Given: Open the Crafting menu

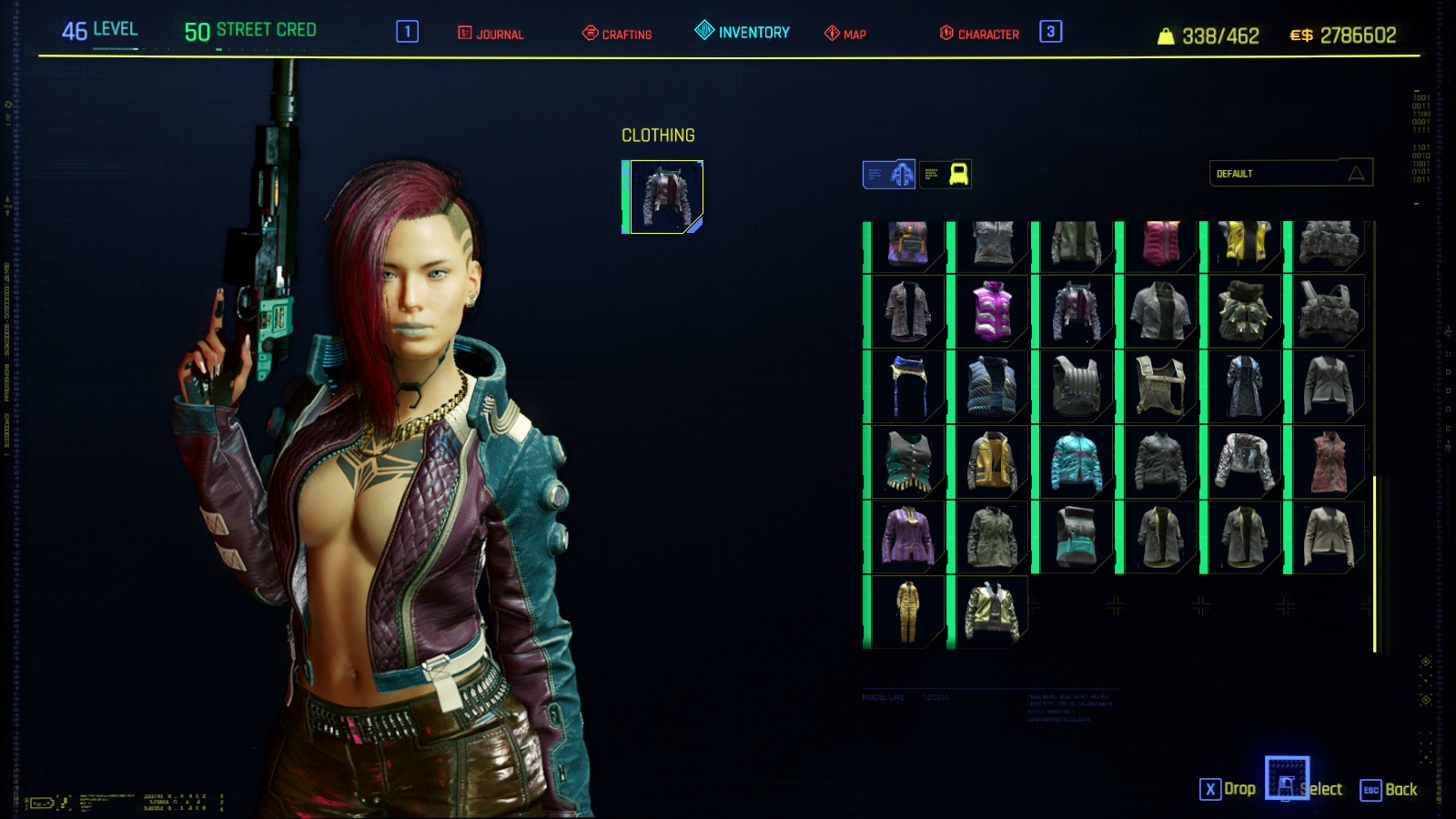Looking at the screenshot, I should coord(617,34).
